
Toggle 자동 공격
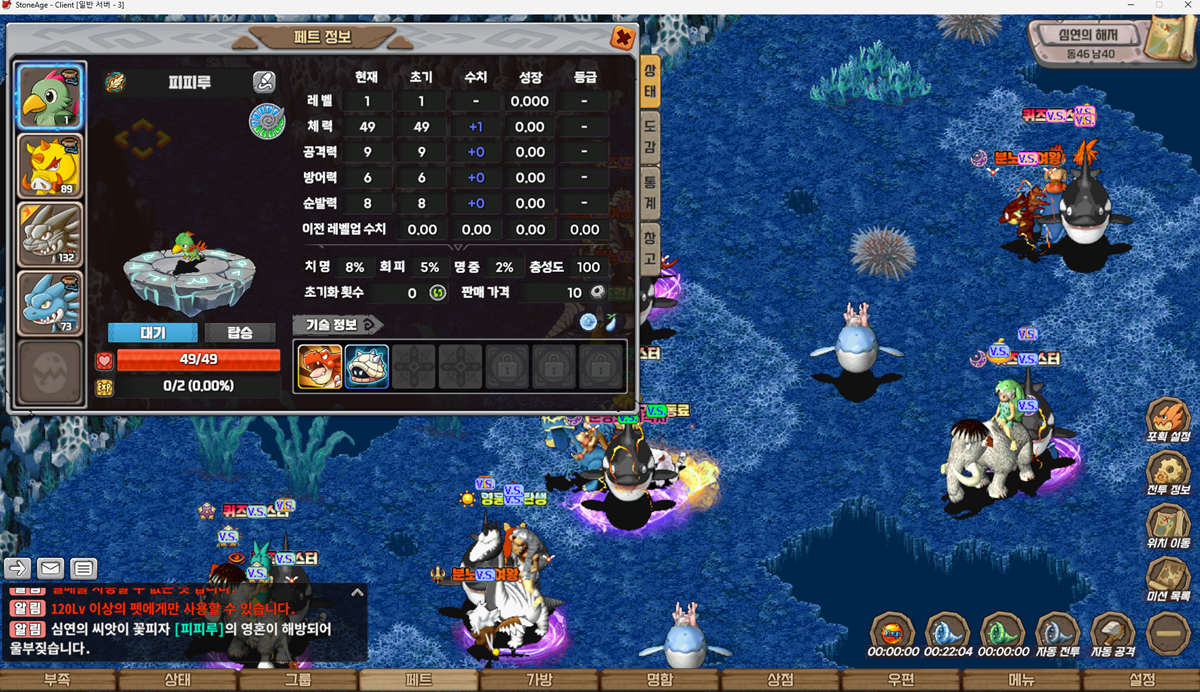pos(1112,634)
